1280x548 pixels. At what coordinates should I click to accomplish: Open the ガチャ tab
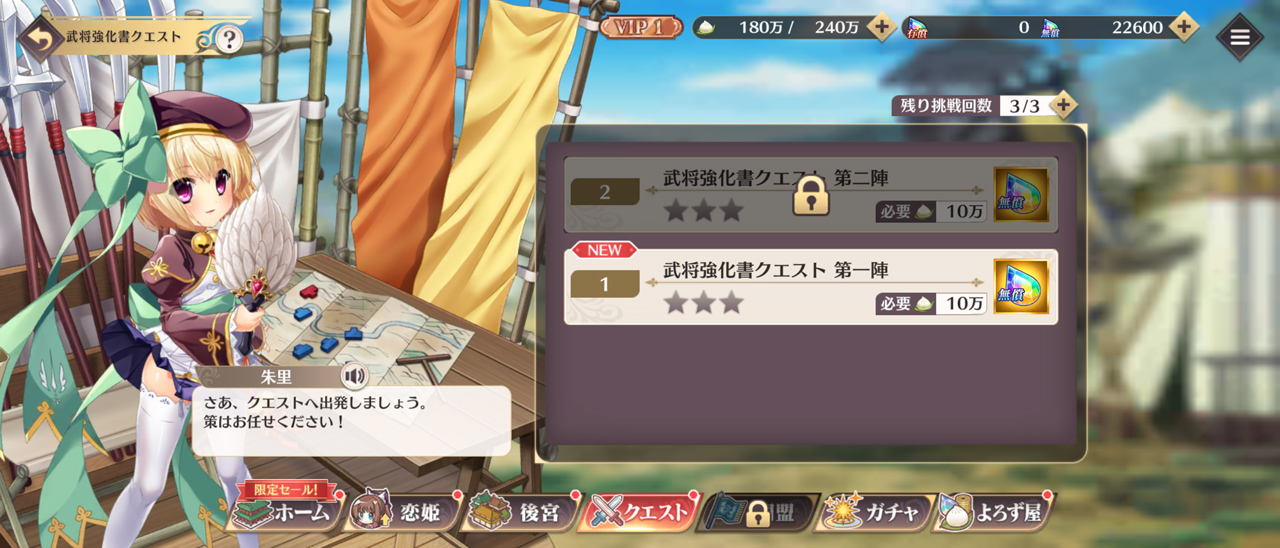[875, 513]
